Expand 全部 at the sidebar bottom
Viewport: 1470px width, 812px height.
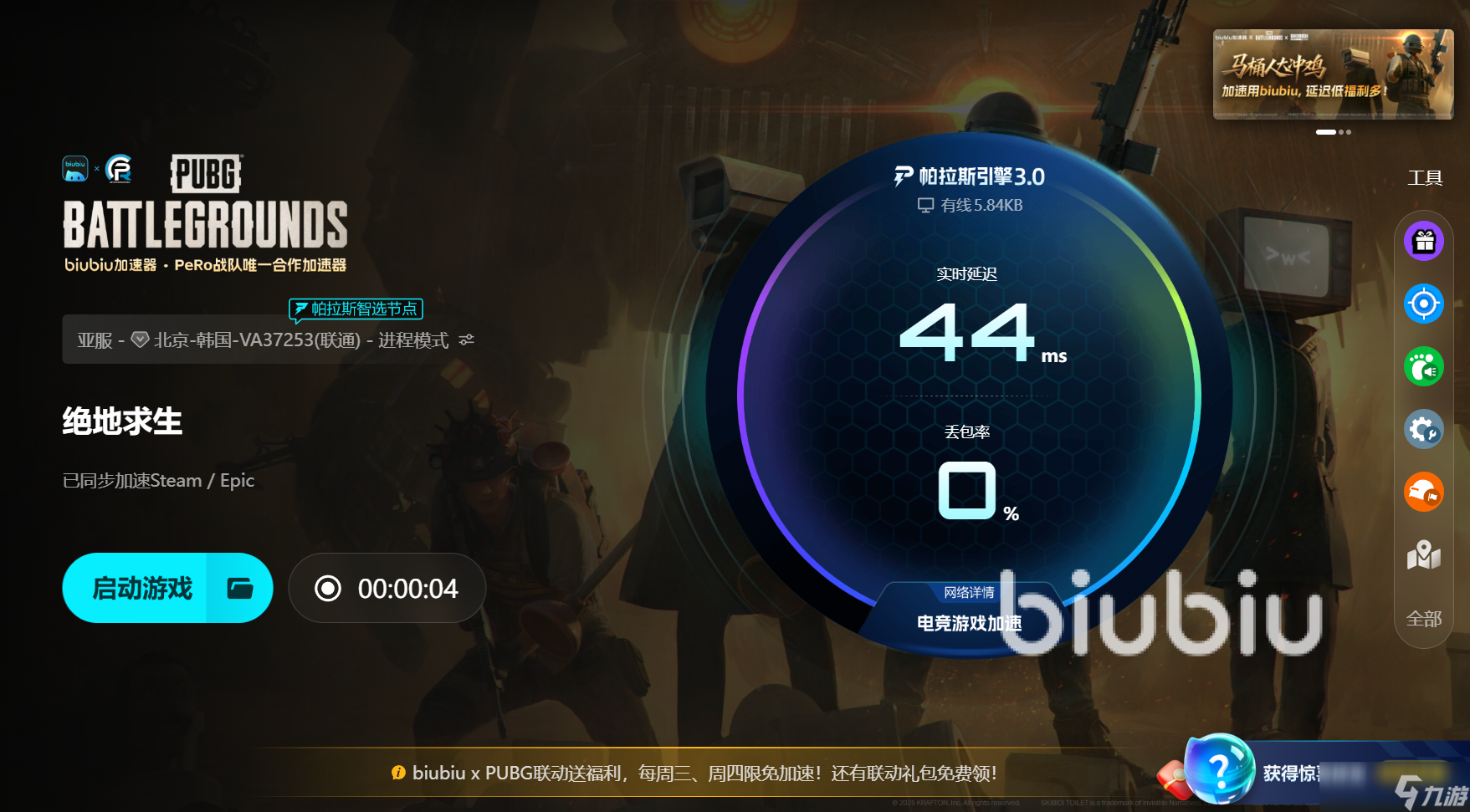[x=1423, y=619]
